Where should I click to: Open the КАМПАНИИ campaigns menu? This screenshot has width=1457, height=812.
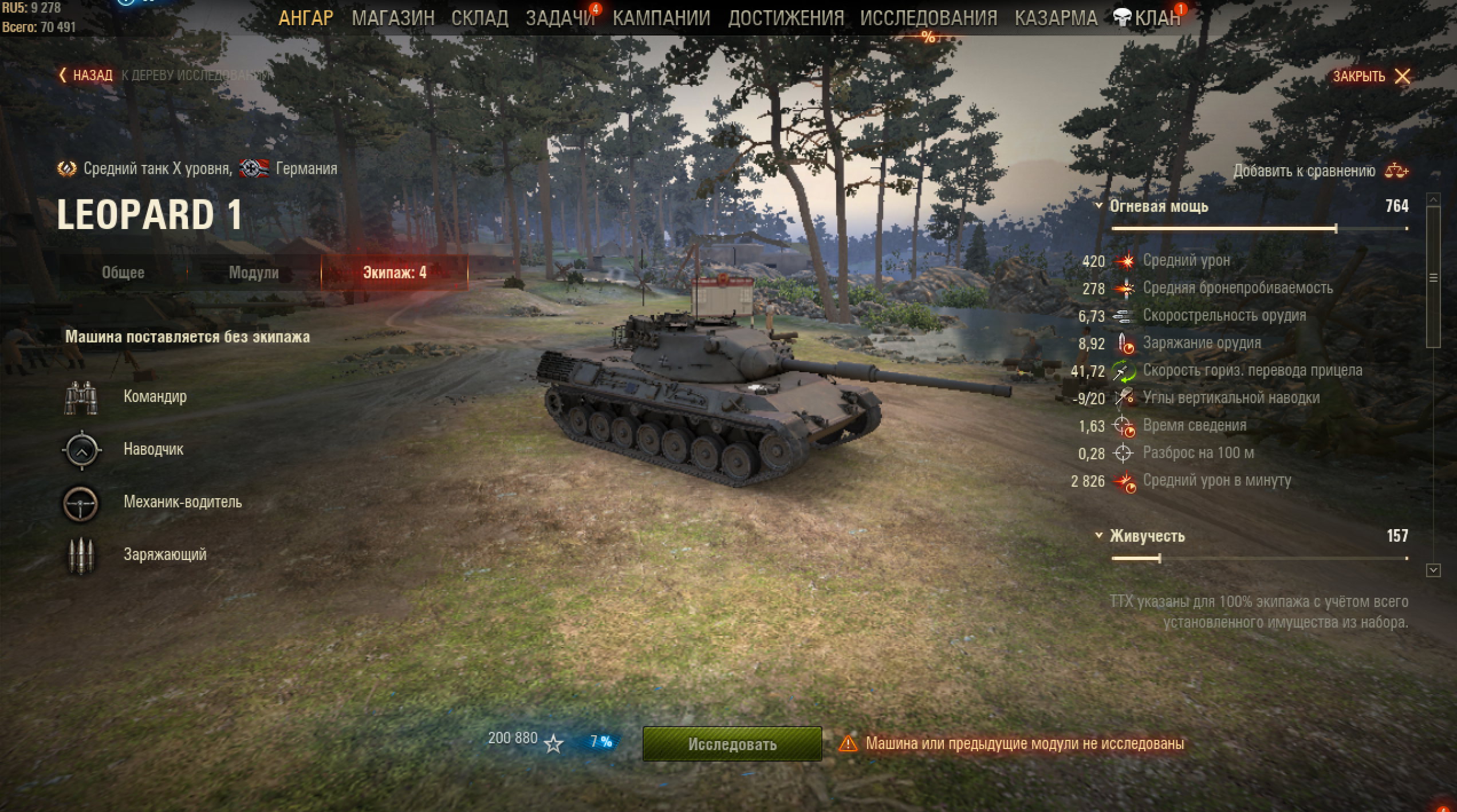661,18
